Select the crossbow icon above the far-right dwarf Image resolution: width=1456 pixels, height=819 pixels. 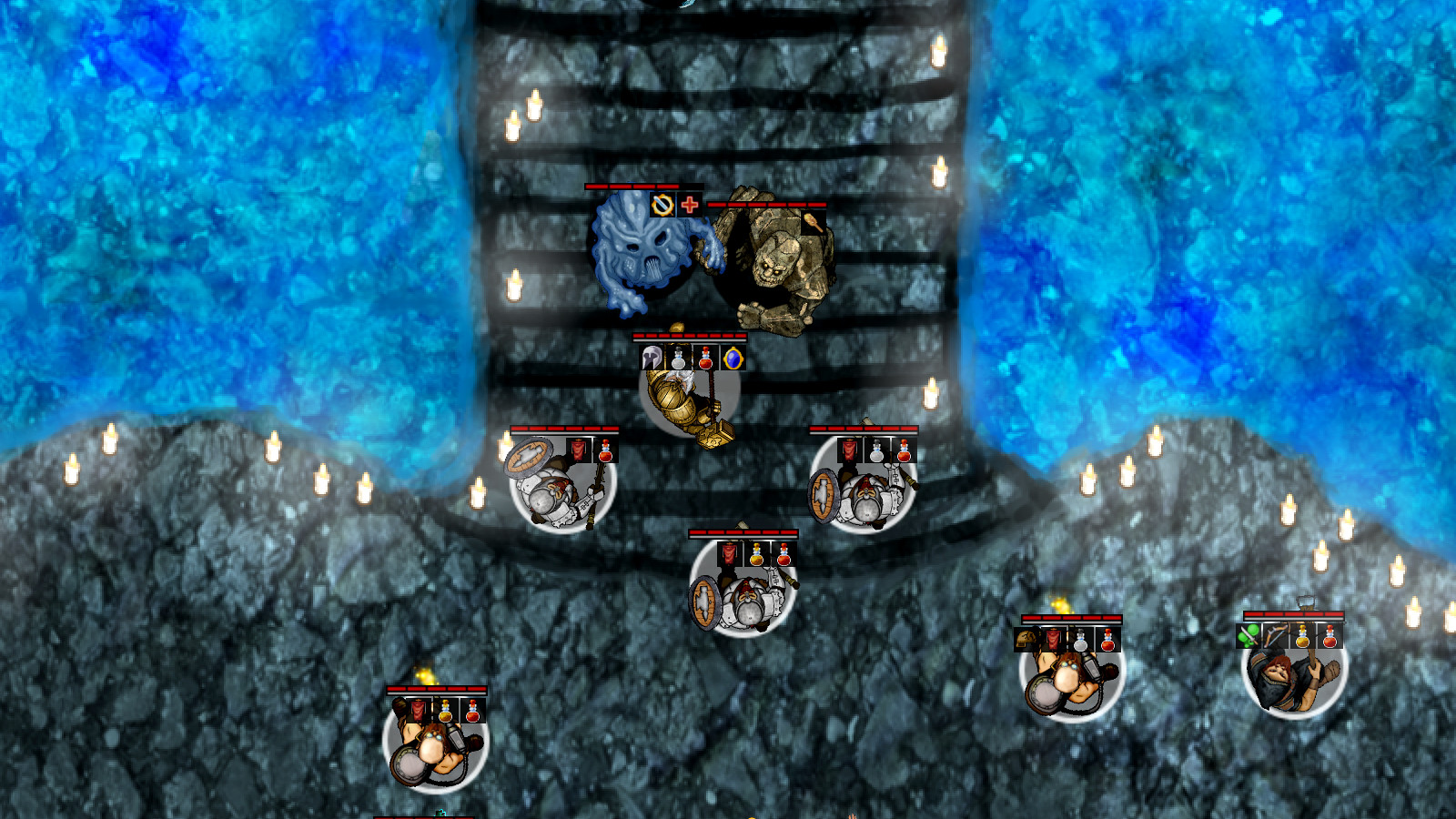click(1277, 636)
